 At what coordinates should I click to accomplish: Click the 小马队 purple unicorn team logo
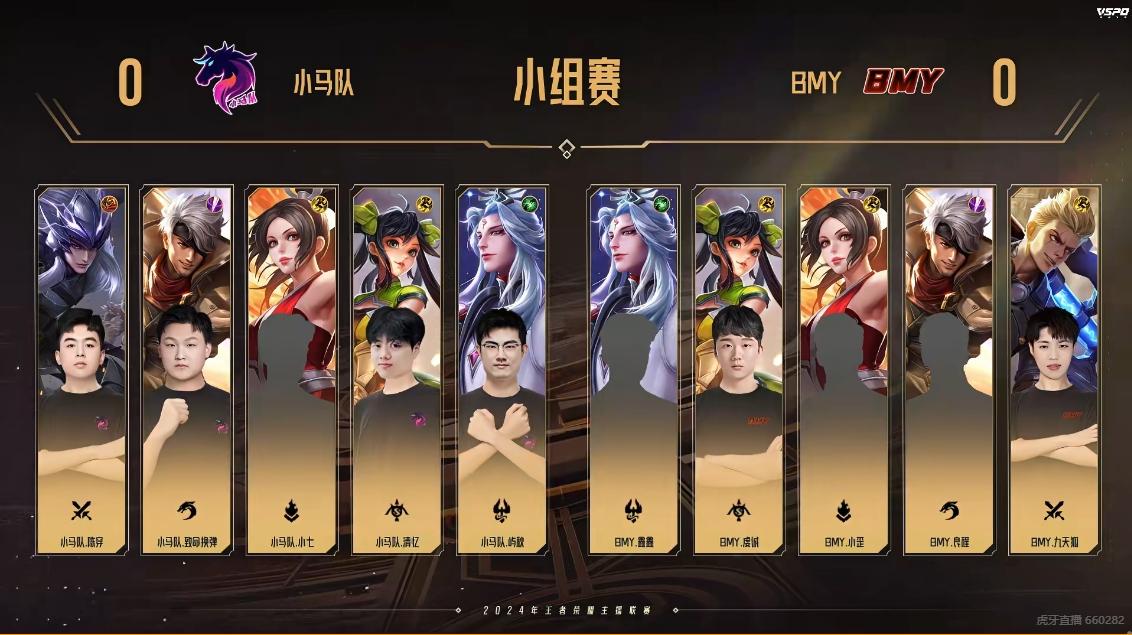225,78
